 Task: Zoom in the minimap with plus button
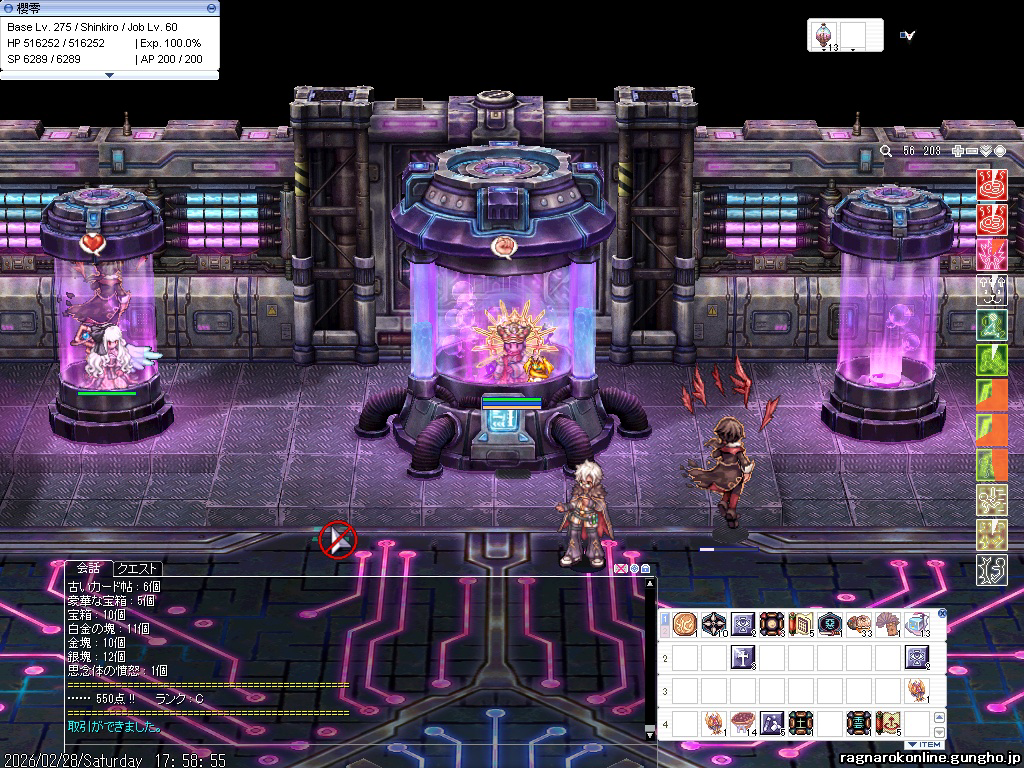pos(958,151)
